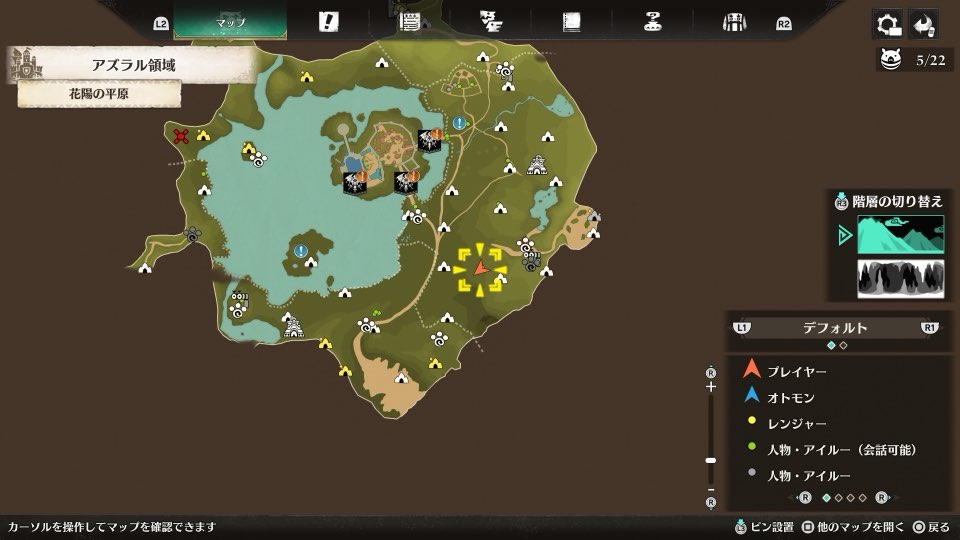Click the デフォルト legend filter header
Image resolution: width=960 pixels, height=540 pixels.
[835, 327]
